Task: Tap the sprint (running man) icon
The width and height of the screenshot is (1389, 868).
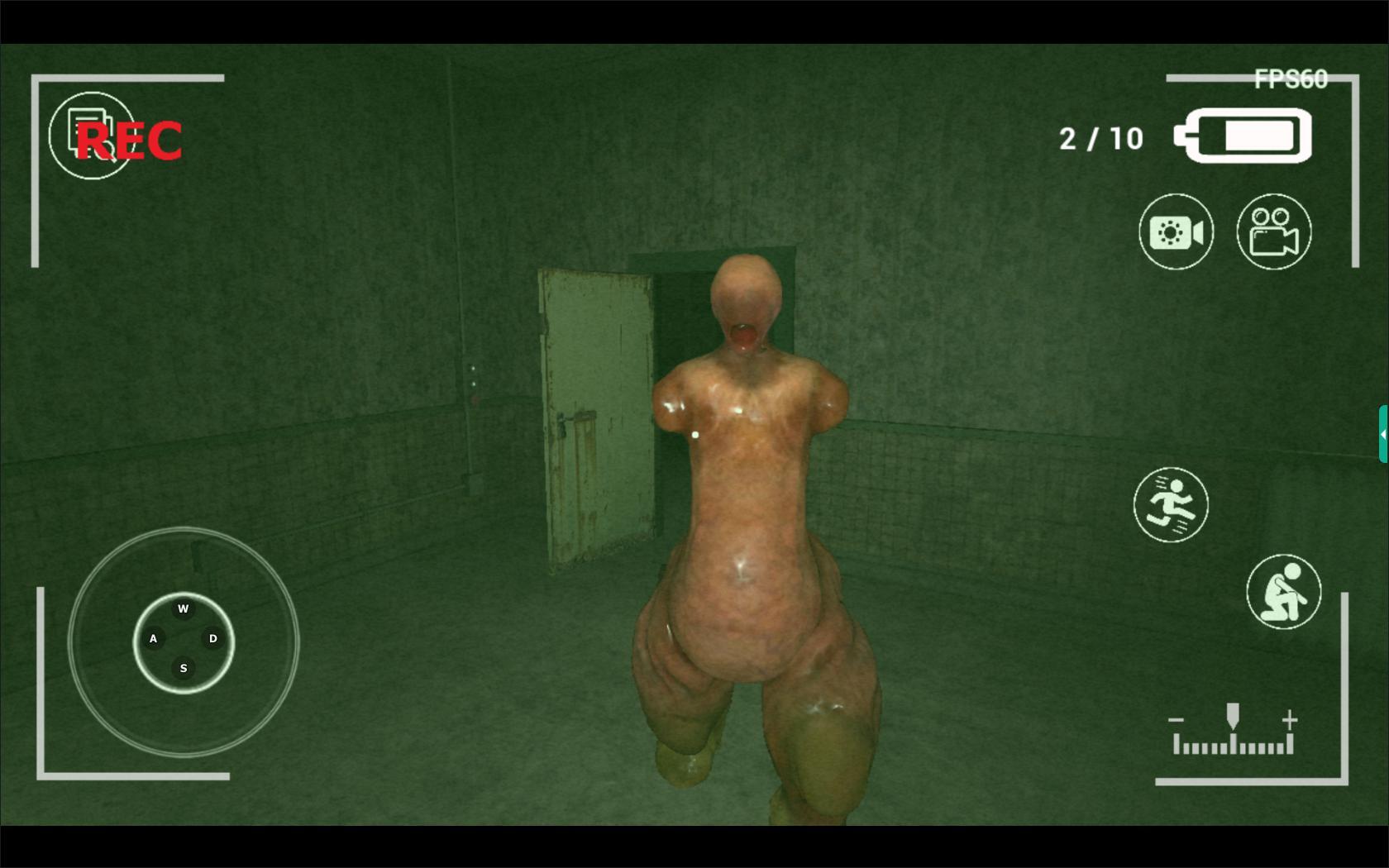Action: [1172, 505]
